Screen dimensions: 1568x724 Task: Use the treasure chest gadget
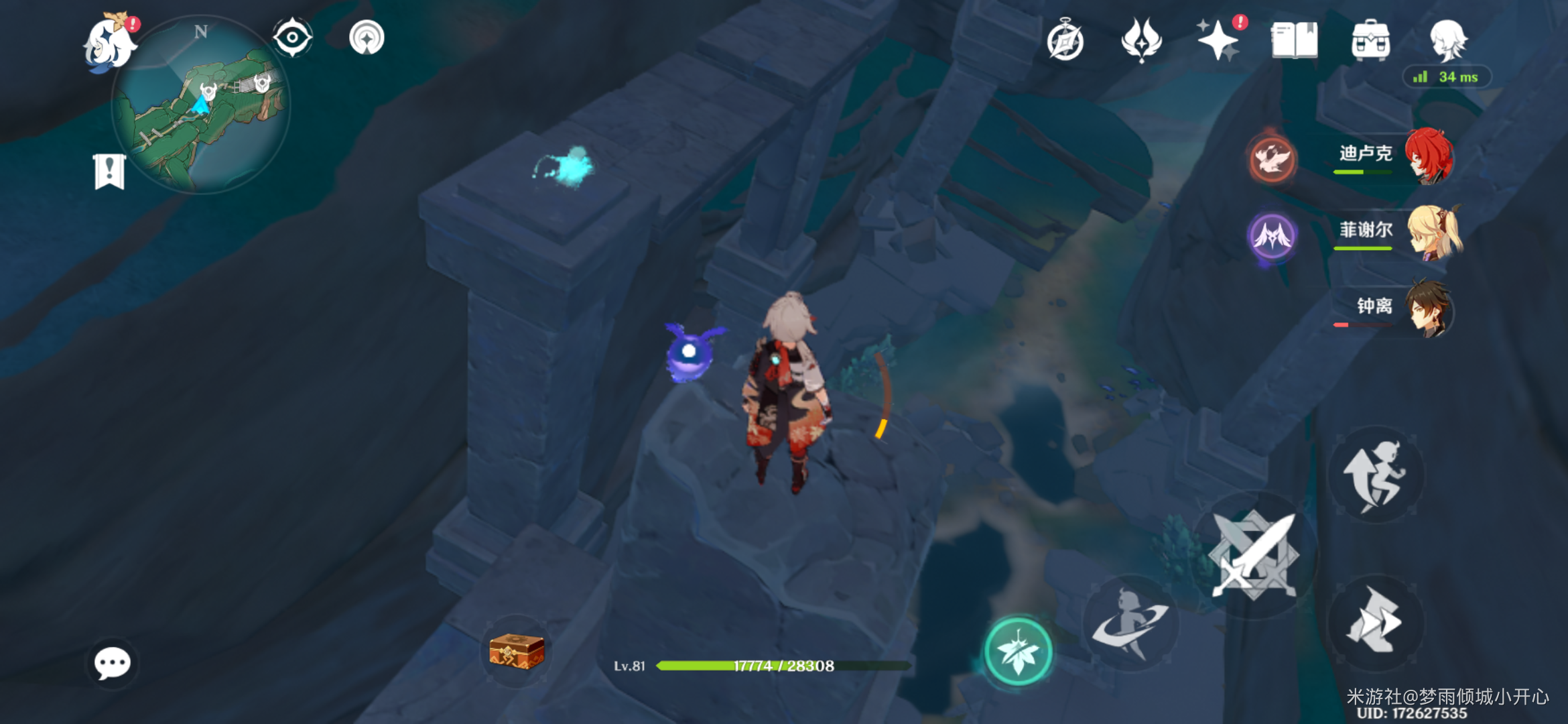517,651
